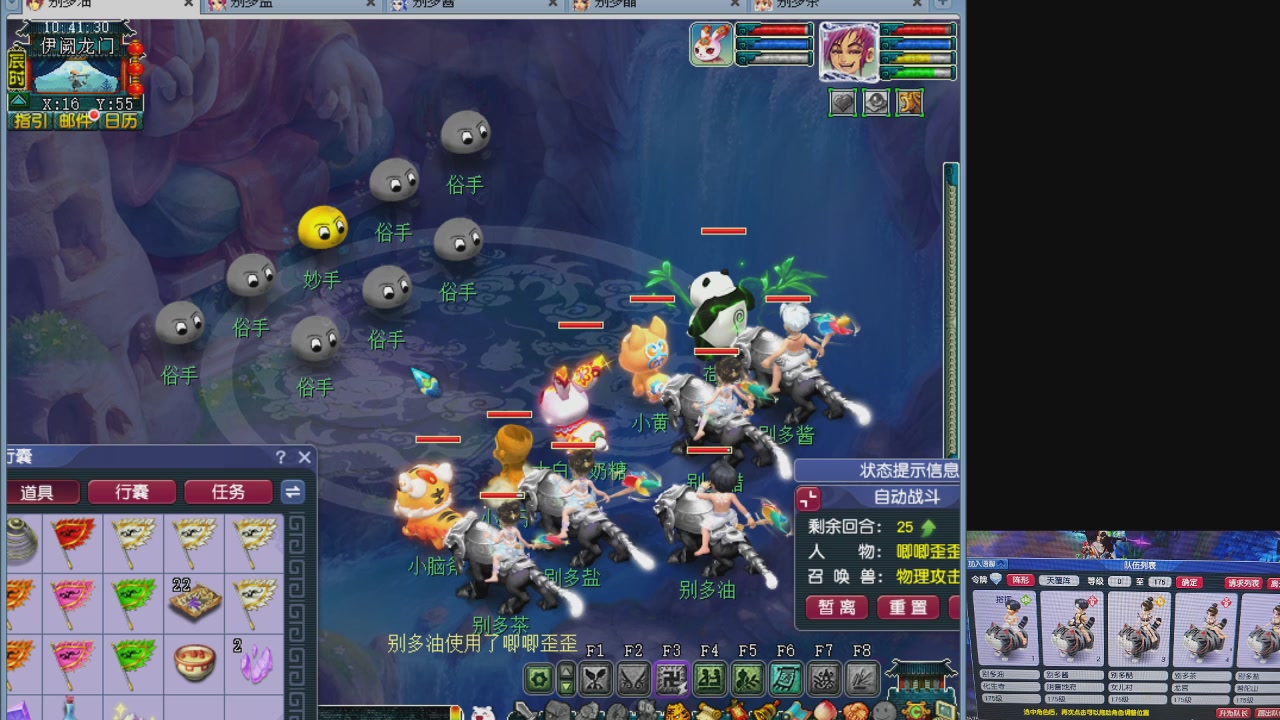
Task: Expand the skill bar arrows beside the gear icon
Action: pos(565,678)
